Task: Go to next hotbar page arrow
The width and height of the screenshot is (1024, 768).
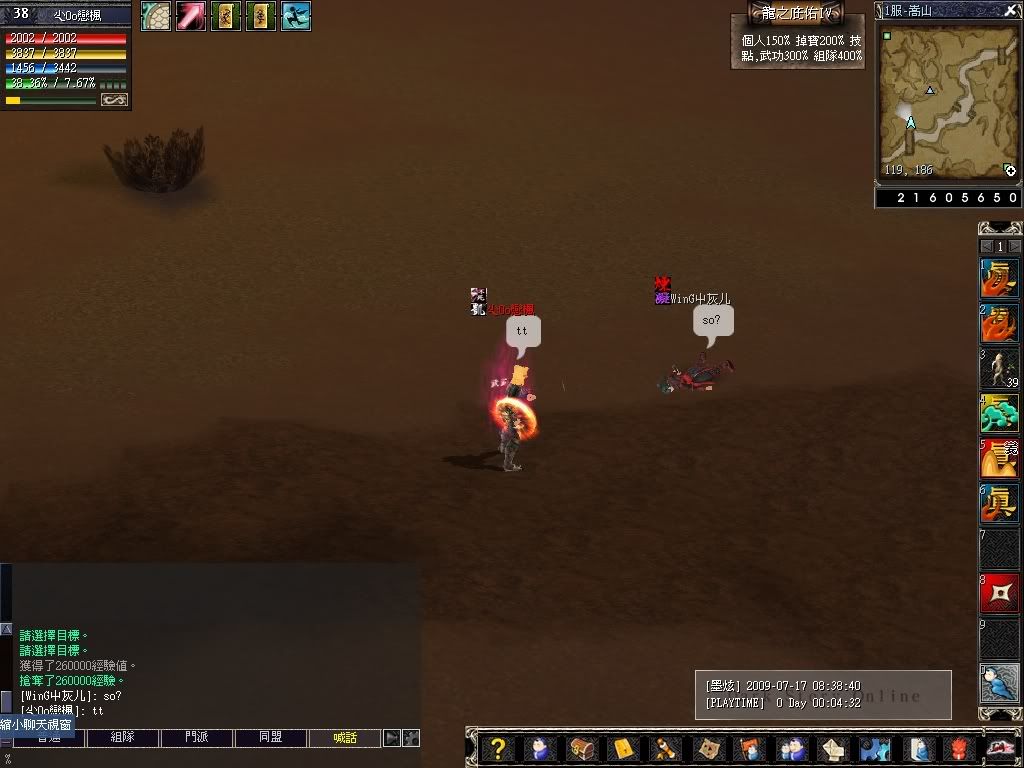Action: pyautogui.click(x=1015, y=246)
